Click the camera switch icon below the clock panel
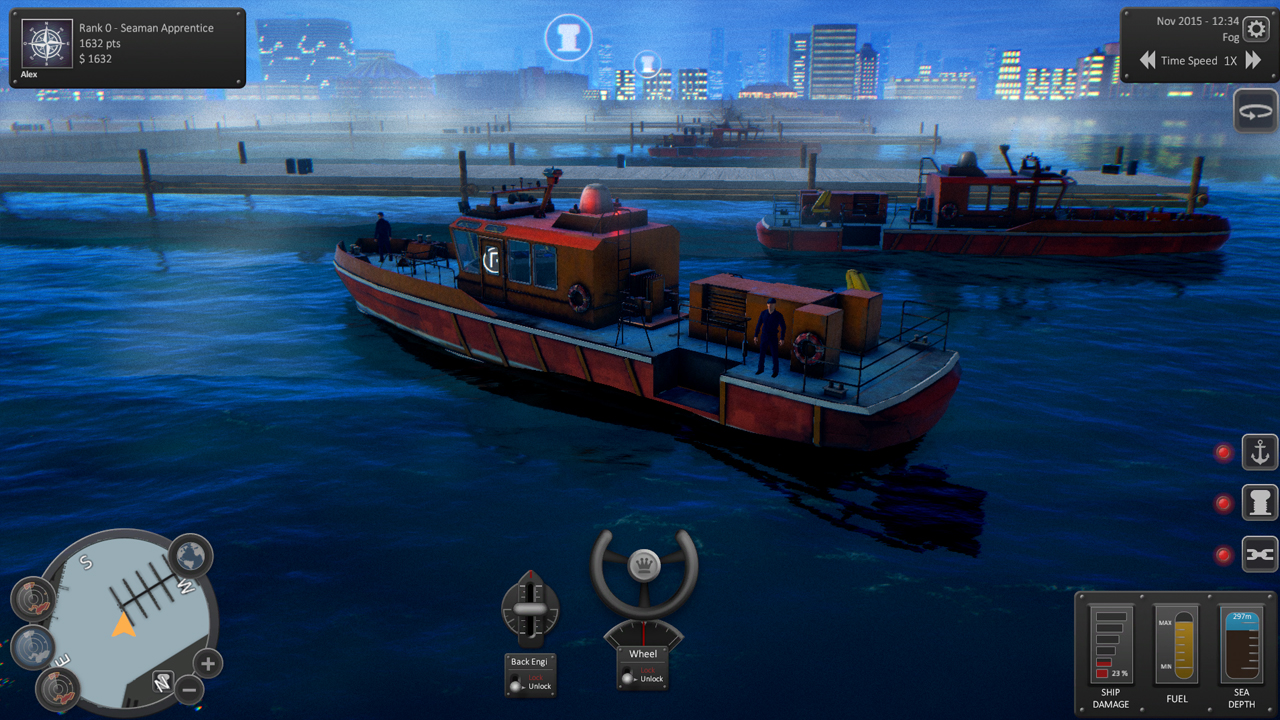The image size is (1280, 720). (1256, 111)
